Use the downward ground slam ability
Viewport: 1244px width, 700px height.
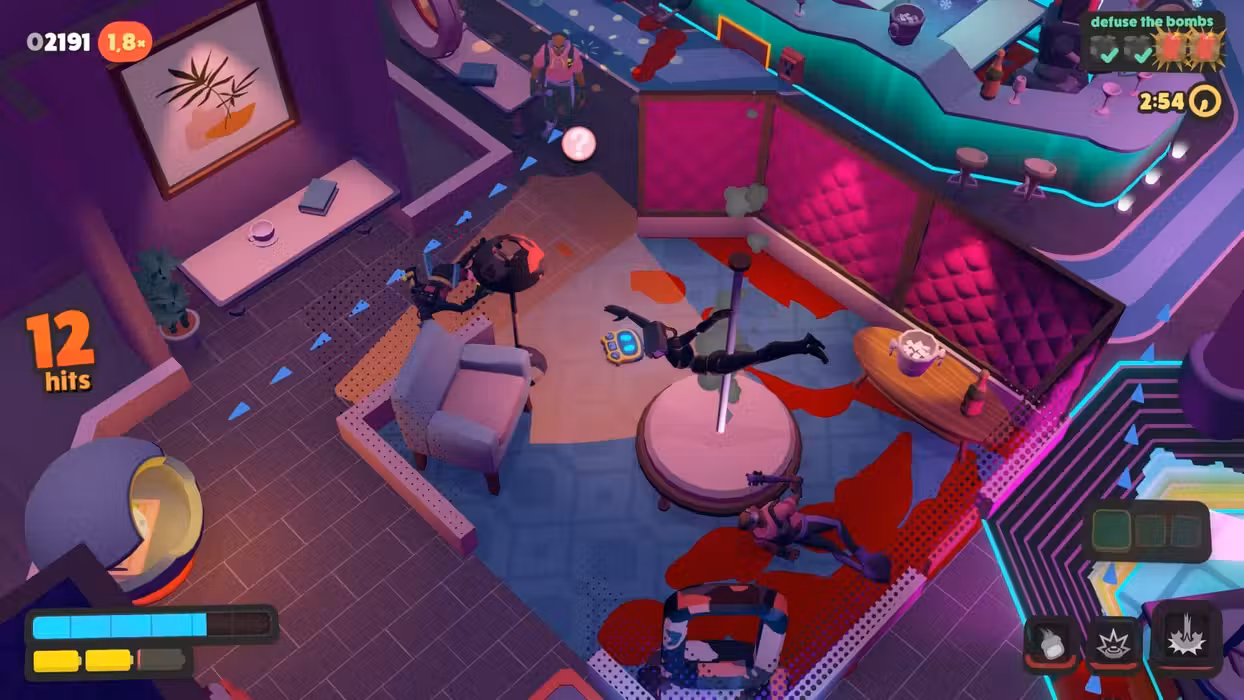(x=1187, y=636)
